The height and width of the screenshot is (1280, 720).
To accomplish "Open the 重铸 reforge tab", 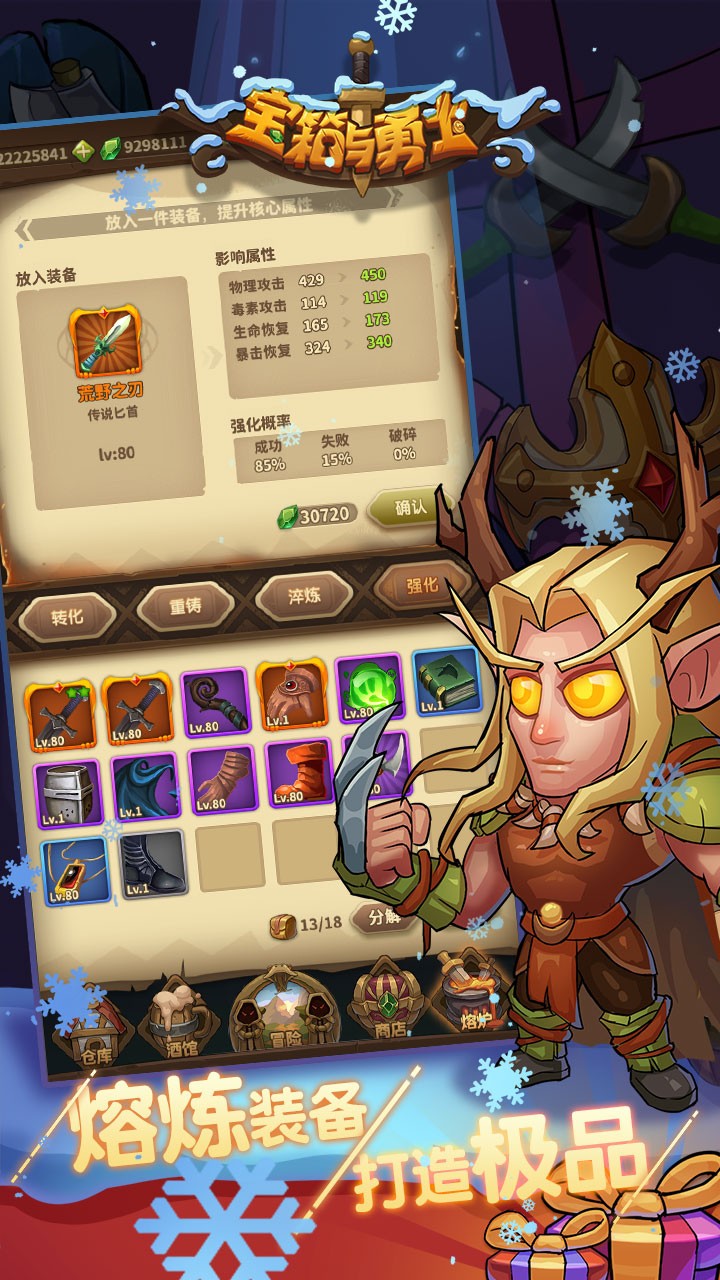I will point(185,606).
